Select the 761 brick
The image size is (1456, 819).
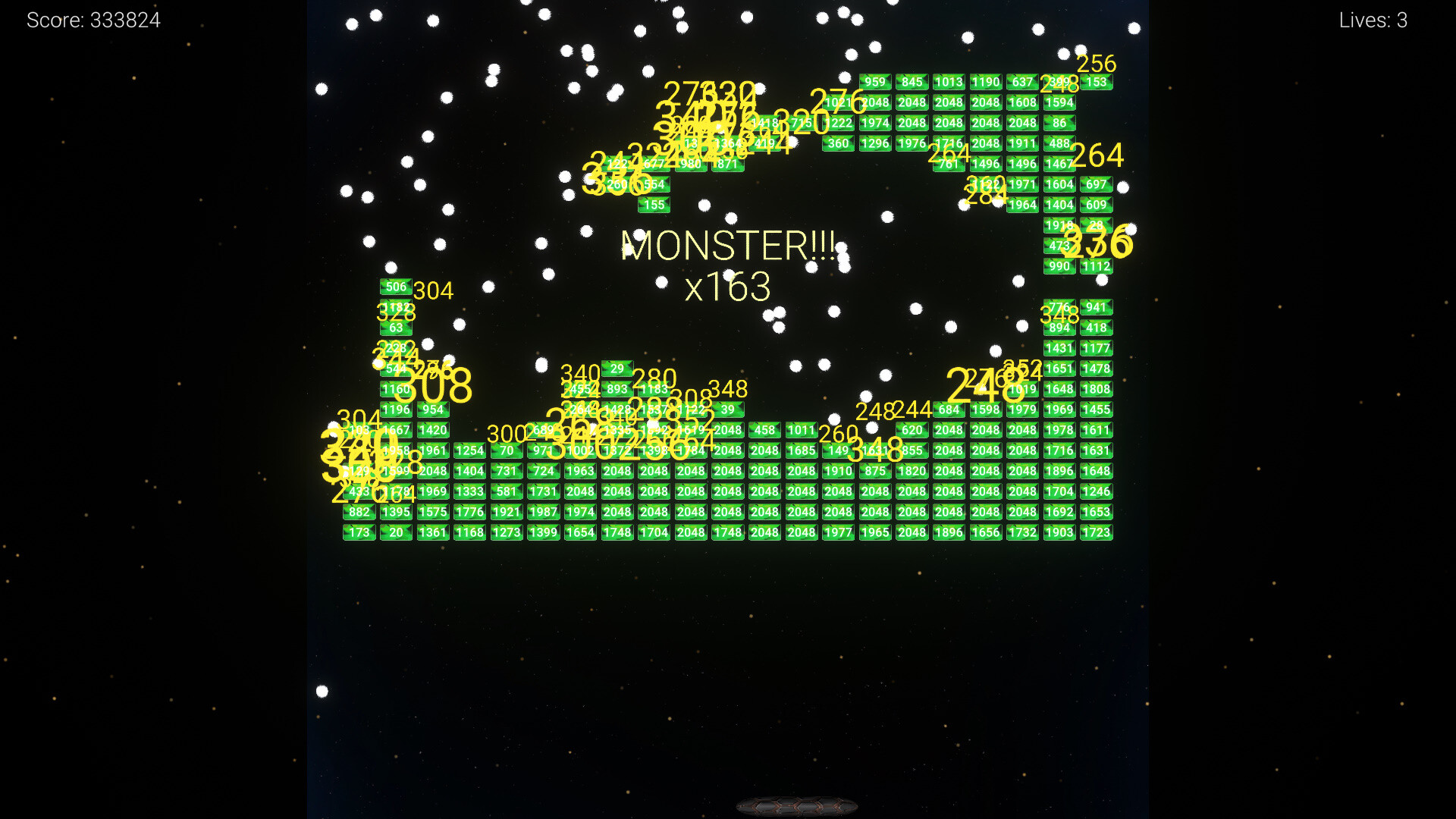(x=949, y=164)
